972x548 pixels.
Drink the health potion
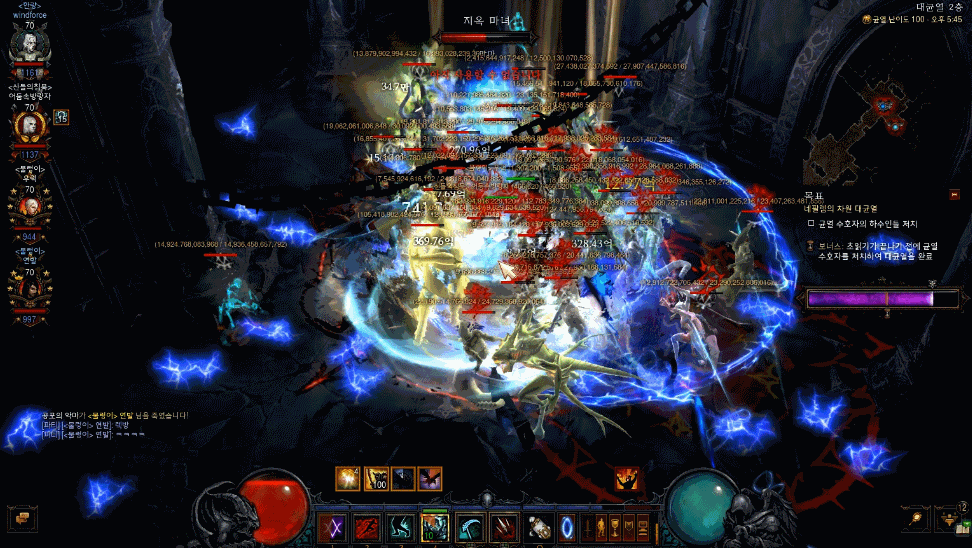tap(540, 527)
